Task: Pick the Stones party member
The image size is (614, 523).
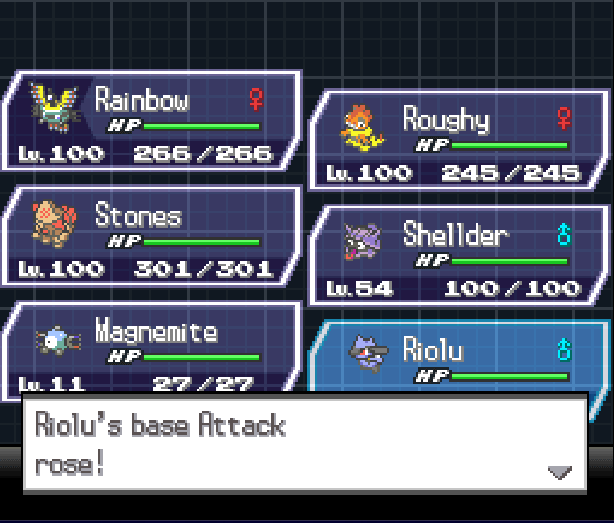Action: [x=152, y=237]
